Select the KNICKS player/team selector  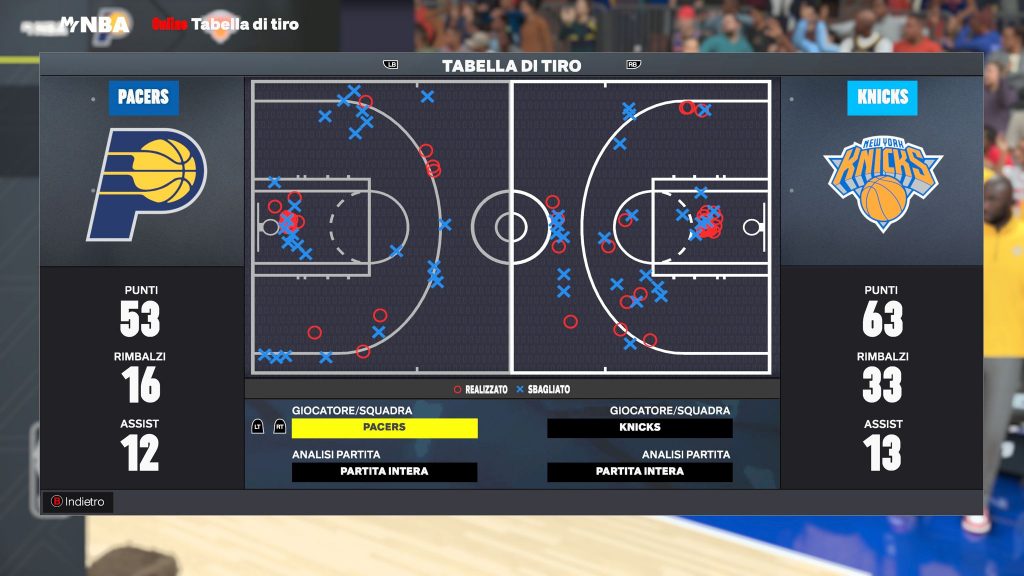click(639, 428)
